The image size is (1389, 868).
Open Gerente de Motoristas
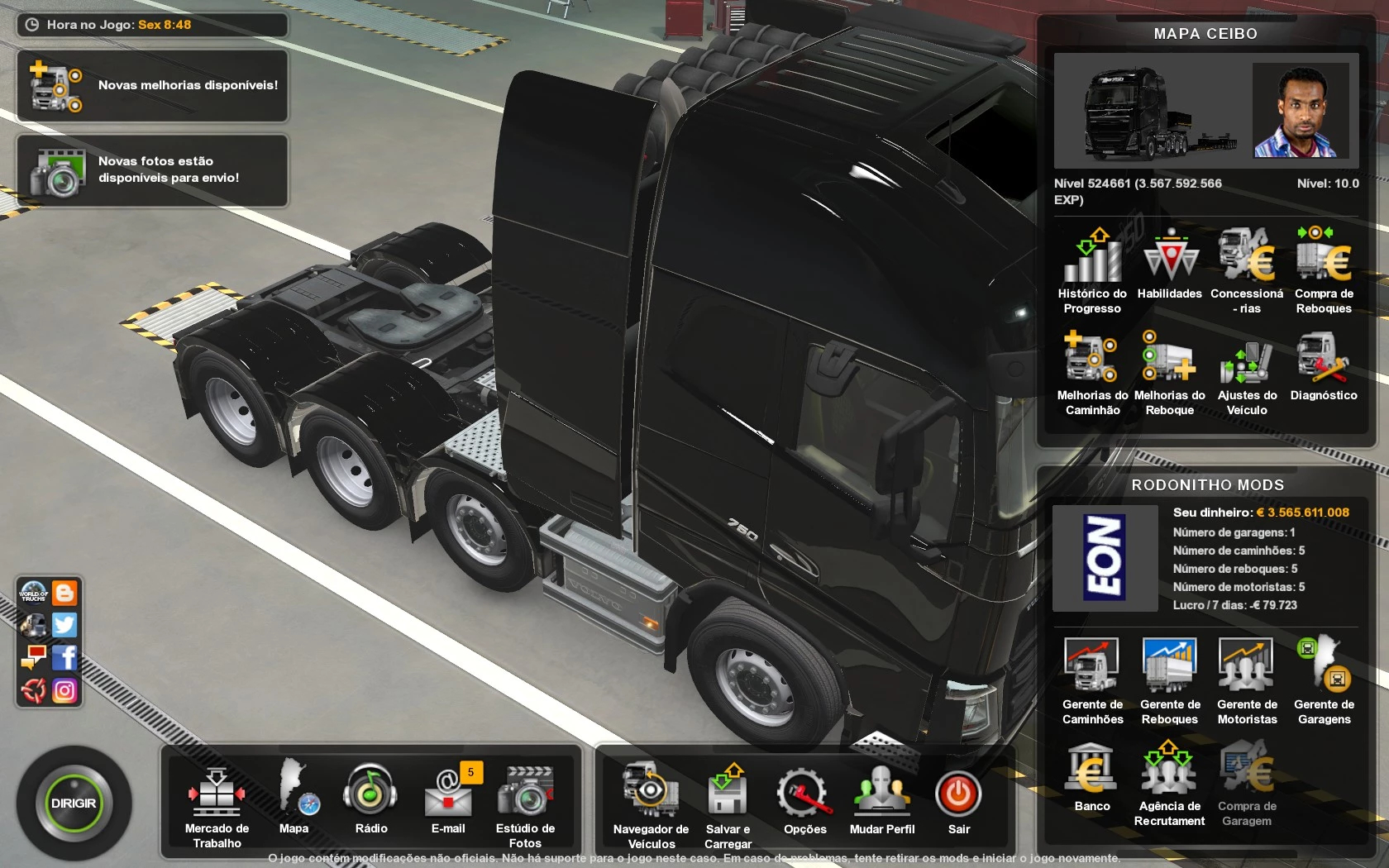click(1247, 681)
